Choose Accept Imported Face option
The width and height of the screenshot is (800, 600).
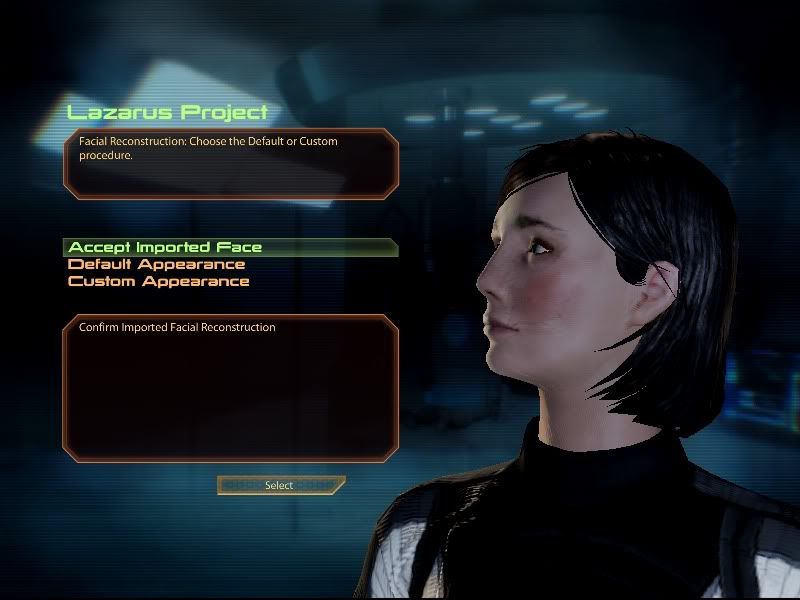[x=165, y=247]
